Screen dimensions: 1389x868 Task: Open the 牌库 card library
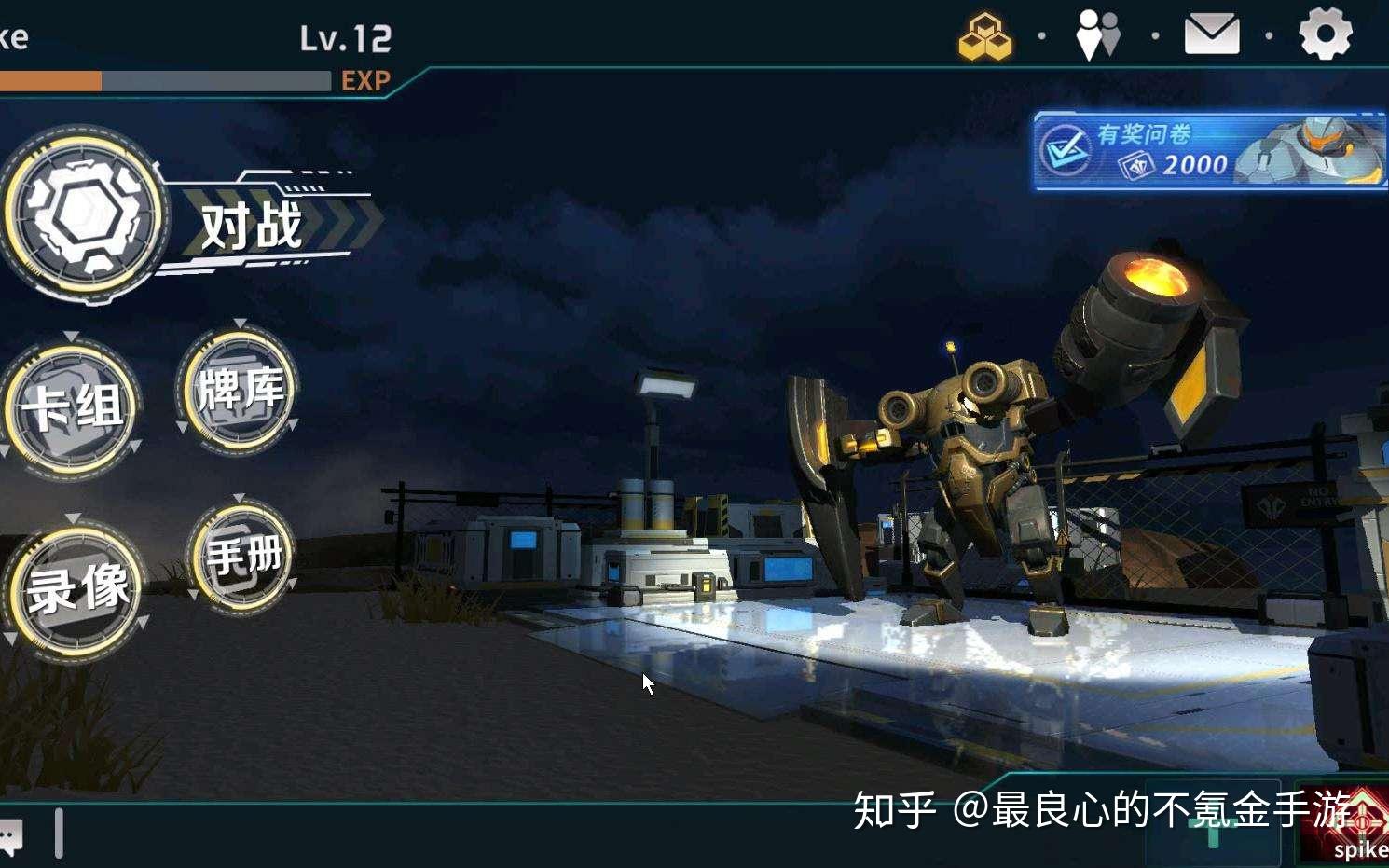point(238,392)
